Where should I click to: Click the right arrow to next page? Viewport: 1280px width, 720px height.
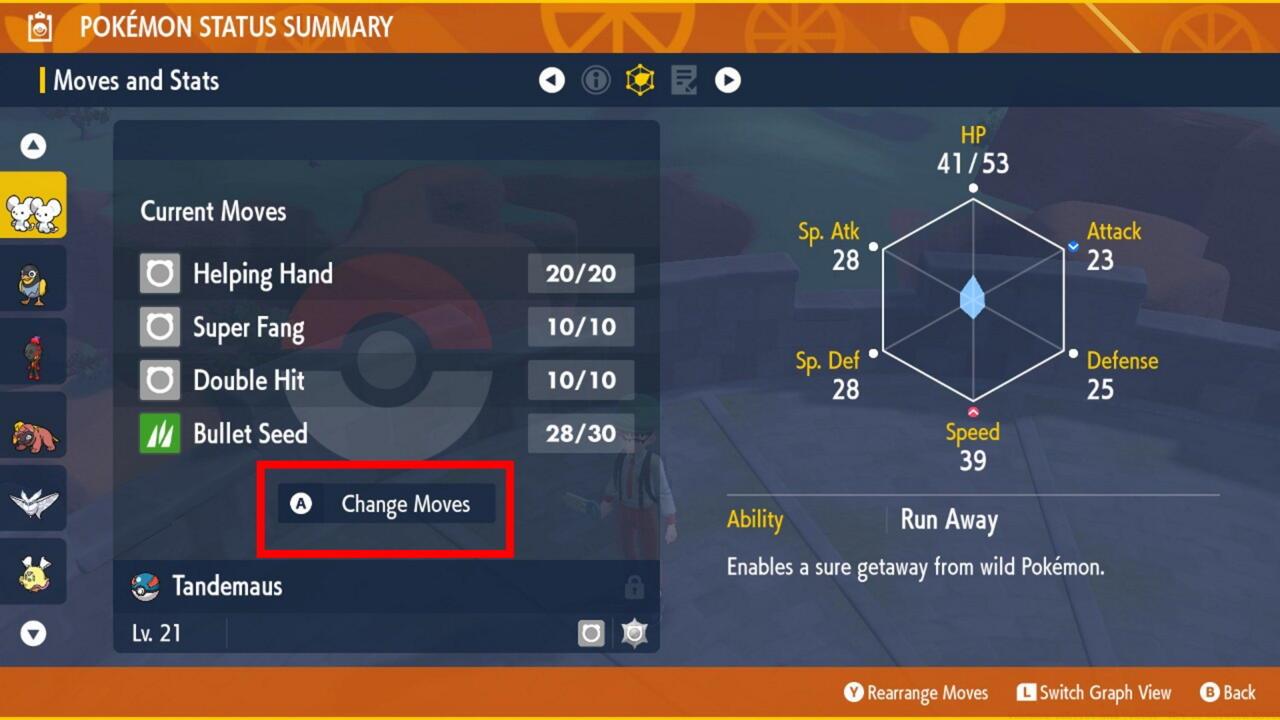tap(728, 80)
